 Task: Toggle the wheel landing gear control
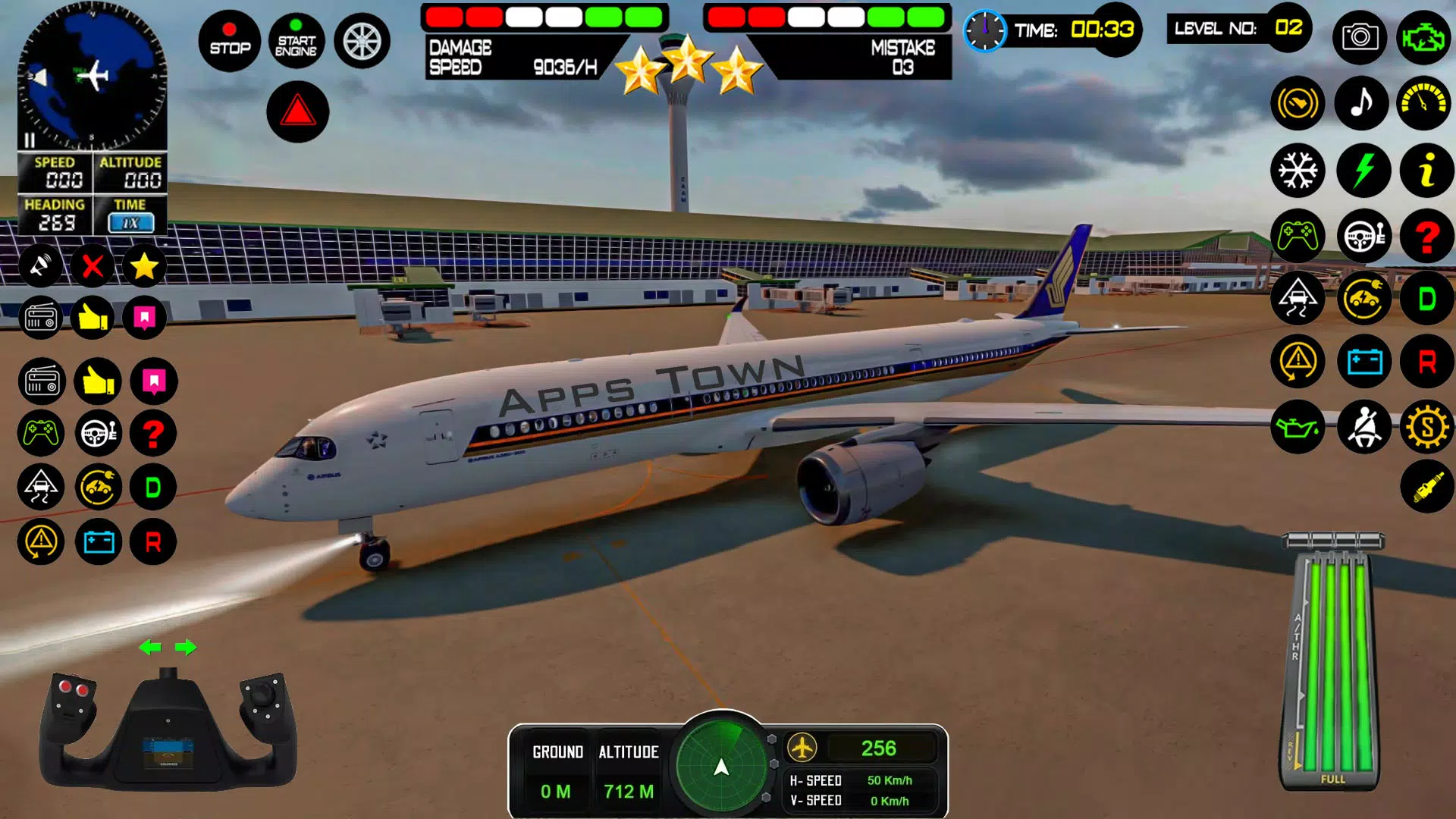(362, 41)
